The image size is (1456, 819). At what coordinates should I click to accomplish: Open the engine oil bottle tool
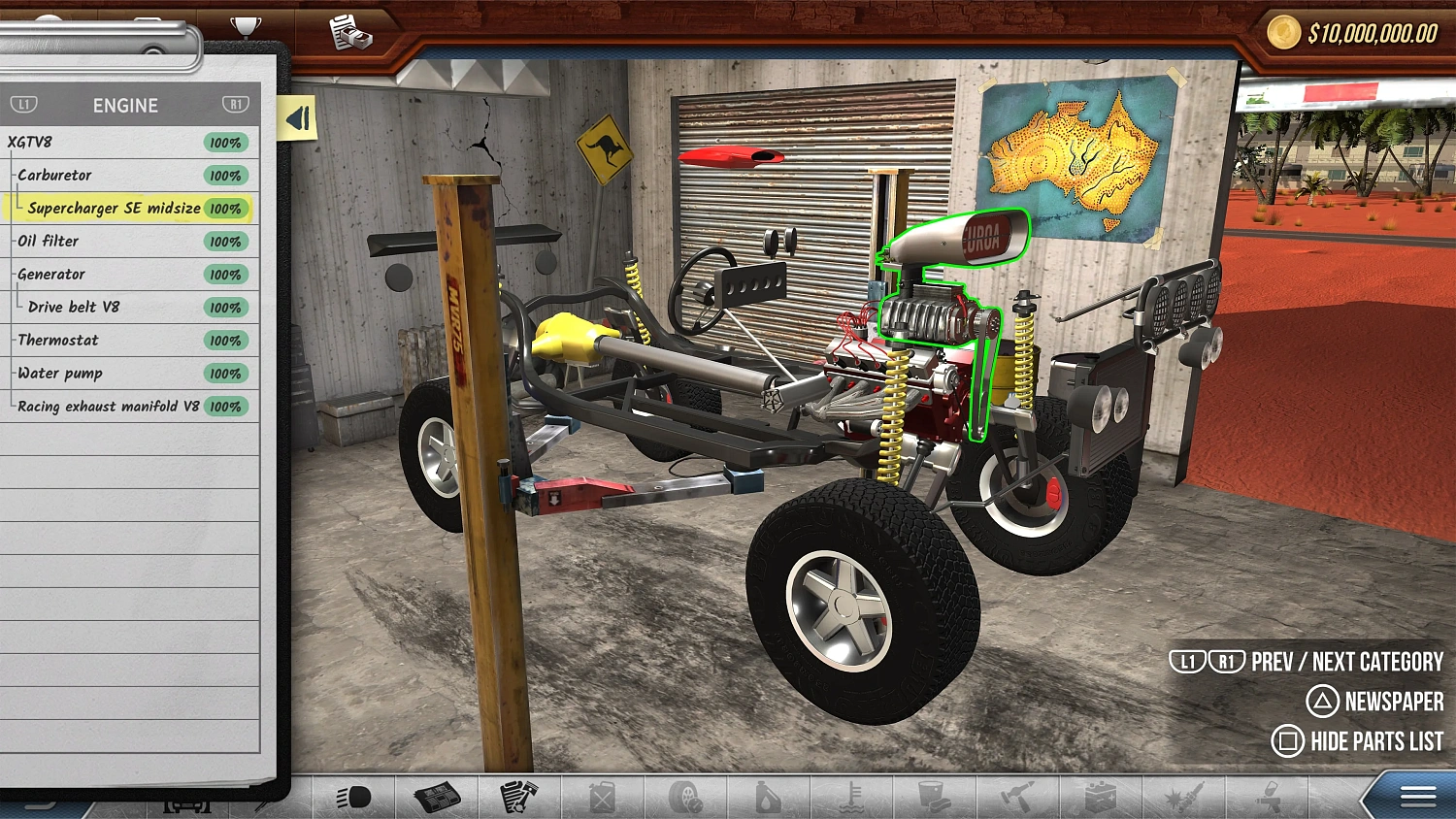(x=767, y=796)
